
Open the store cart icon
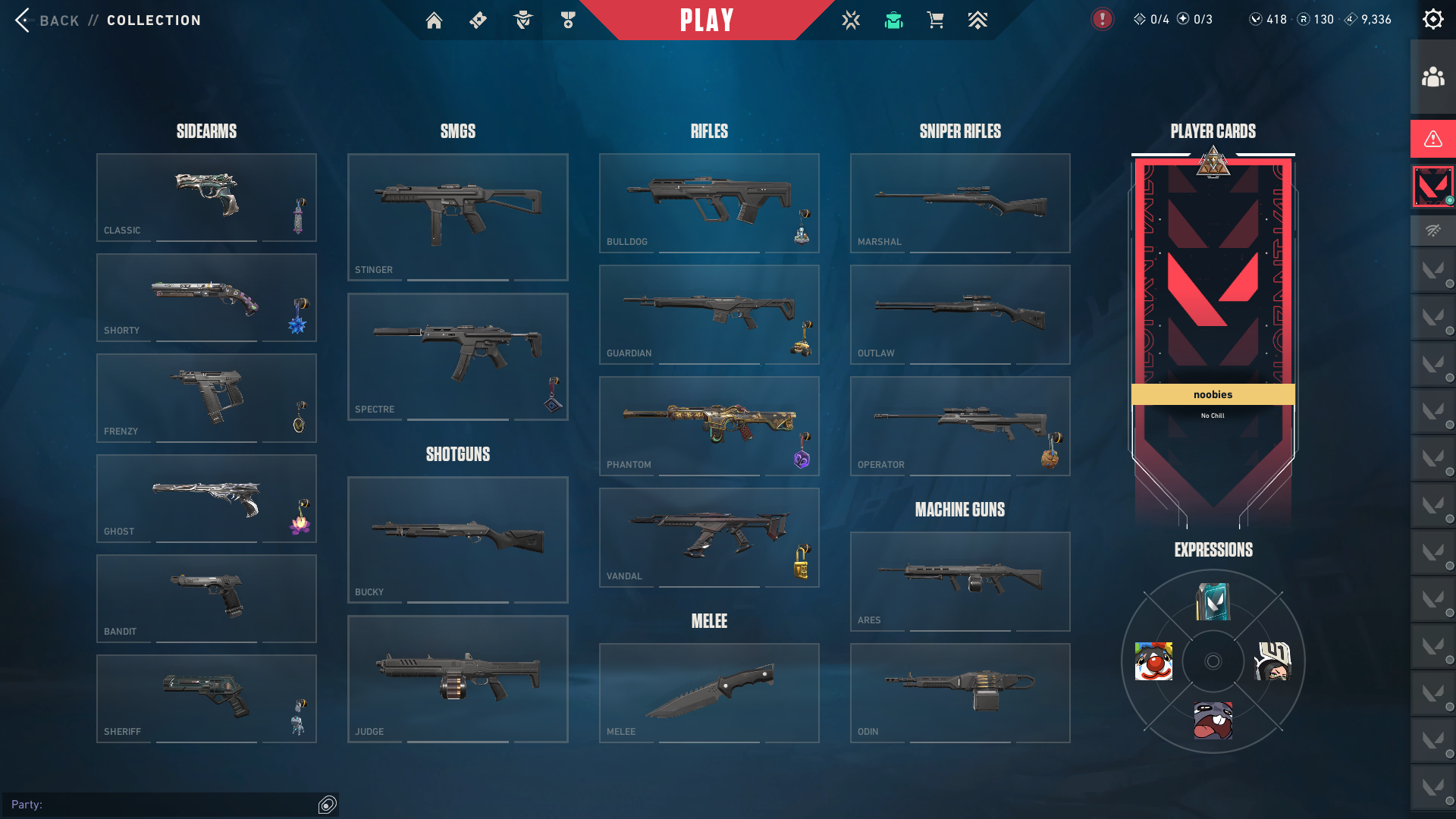[x=935, y=20]
